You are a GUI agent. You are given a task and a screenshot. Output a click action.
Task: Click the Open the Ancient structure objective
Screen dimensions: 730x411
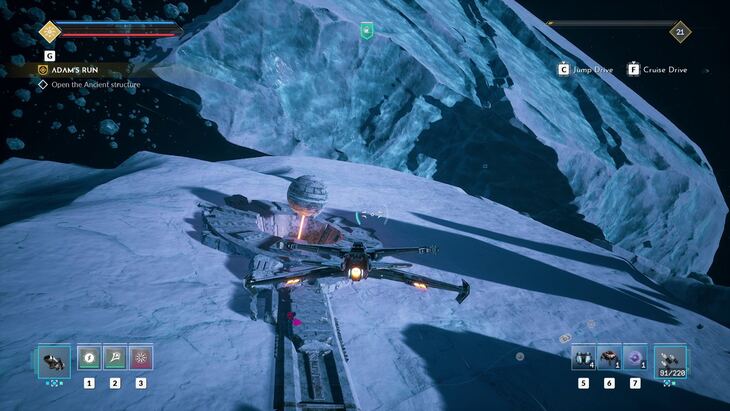coord(95,85)
